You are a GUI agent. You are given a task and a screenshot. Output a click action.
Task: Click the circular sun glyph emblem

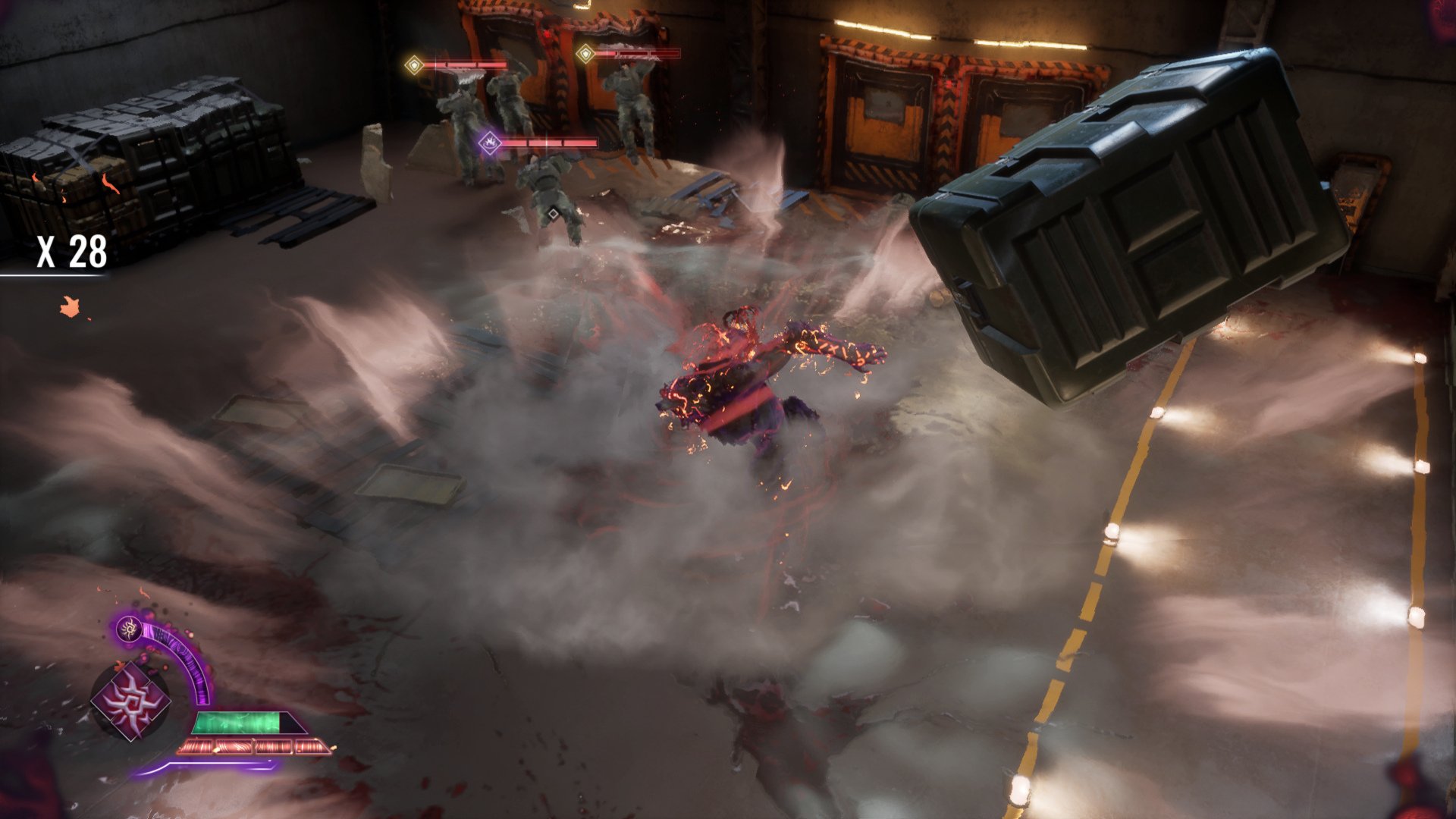click(128, 629)
